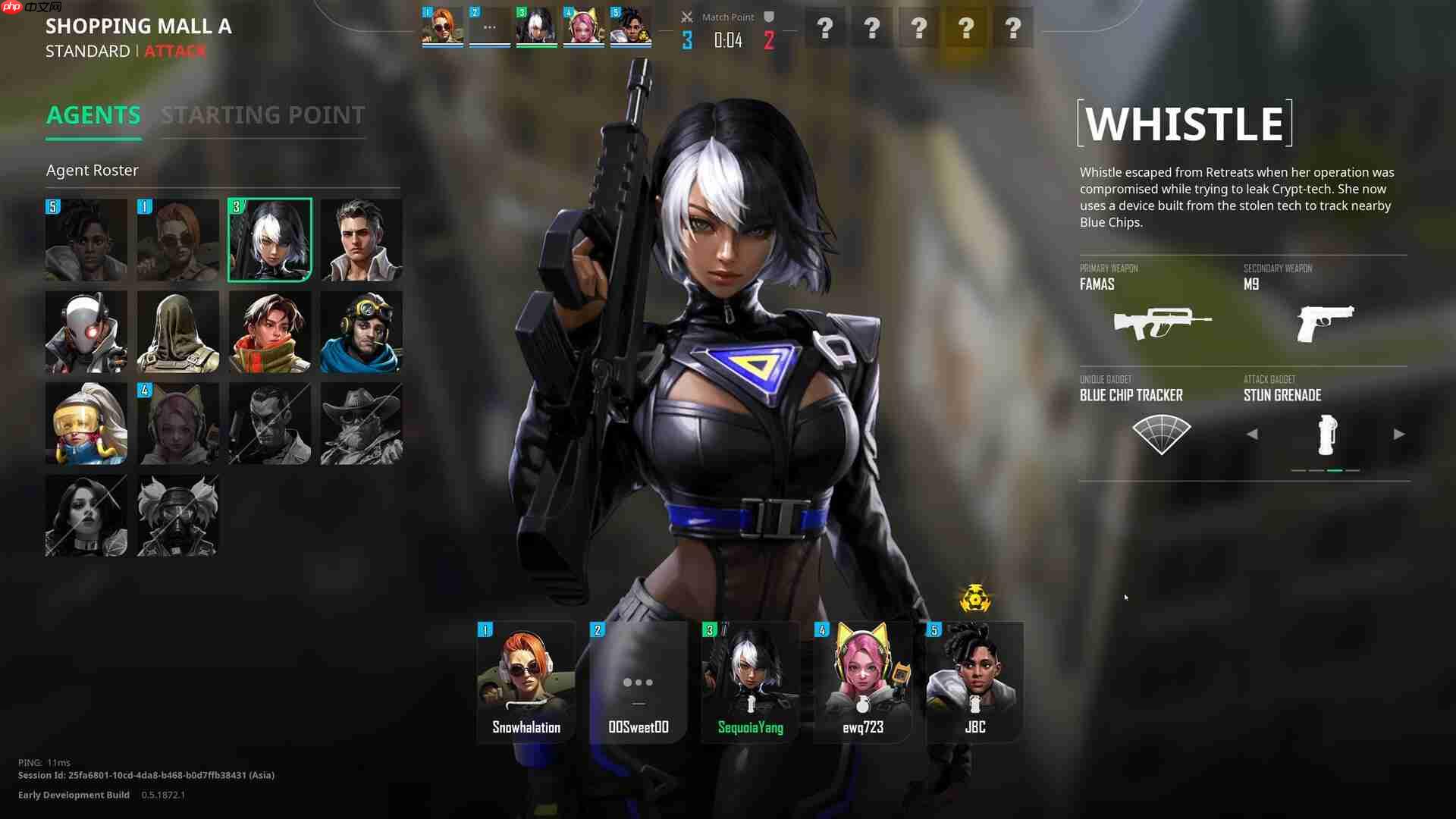Screen dimensions: 1456x819
Task: Open the AGENTS tab
Action: 93,115
